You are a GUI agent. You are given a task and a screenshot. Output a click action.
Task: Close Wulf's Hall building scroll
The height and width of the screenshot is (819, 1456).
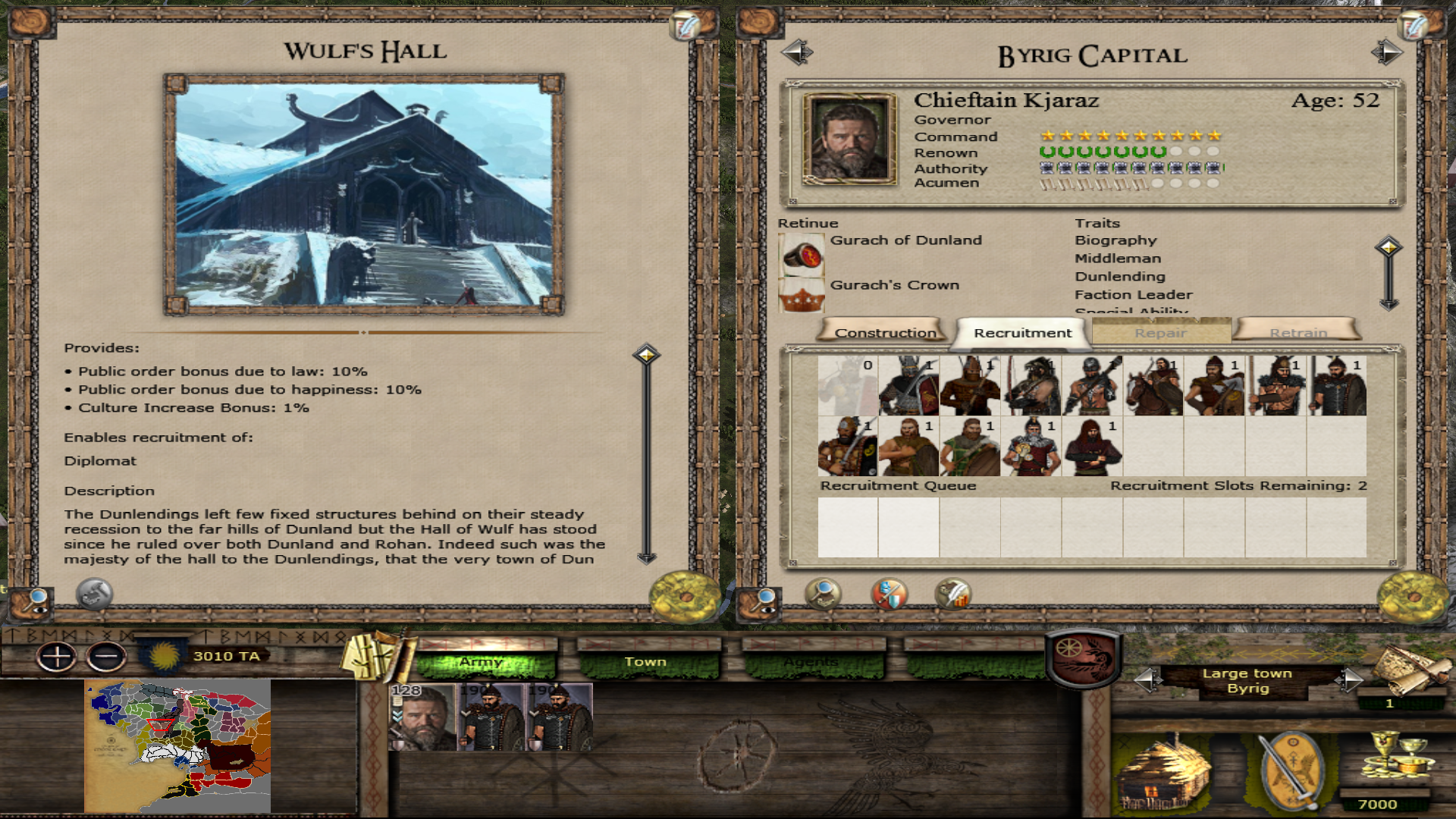point(685,597)
